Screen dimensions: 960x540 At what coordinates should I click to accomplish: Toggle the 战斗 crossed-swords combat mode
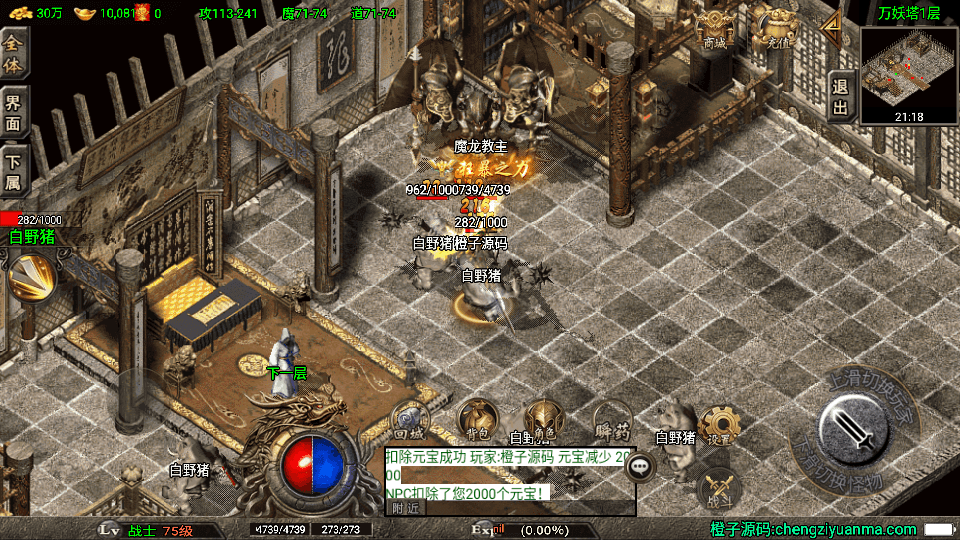(718, 484)
